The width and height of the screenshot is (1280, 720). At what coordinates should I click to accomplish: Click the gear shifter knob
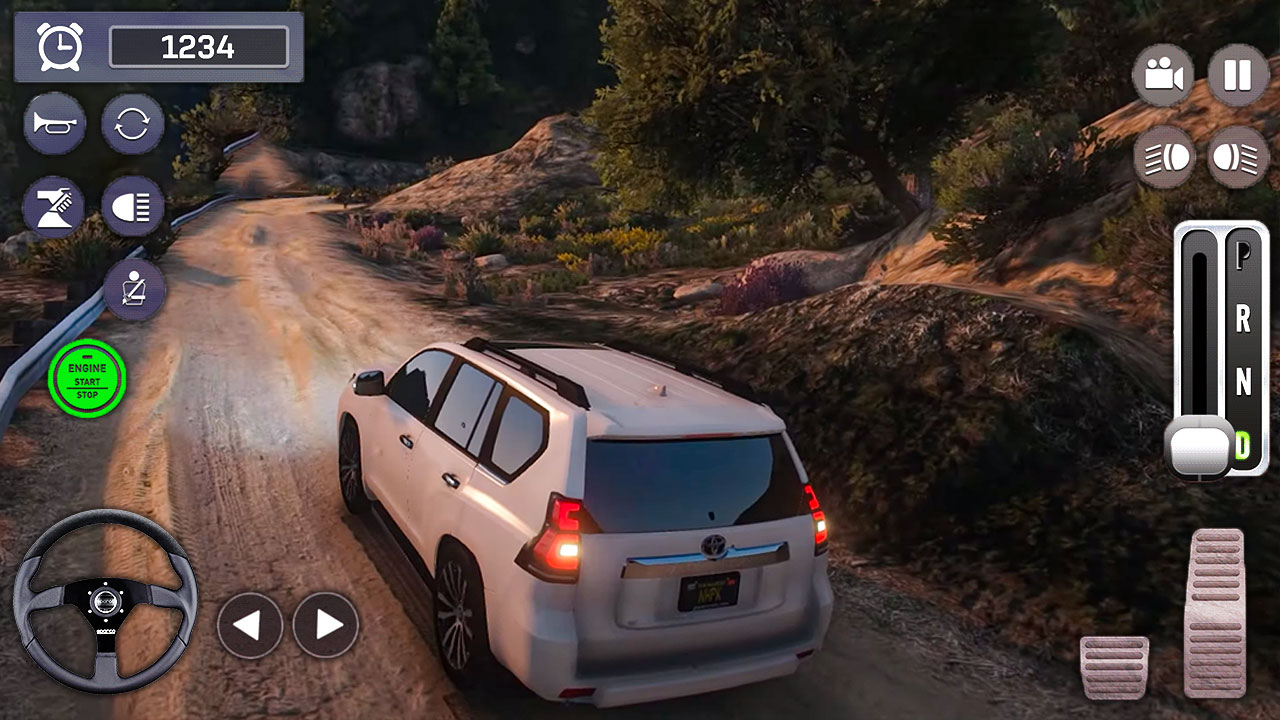(1200, 447)
